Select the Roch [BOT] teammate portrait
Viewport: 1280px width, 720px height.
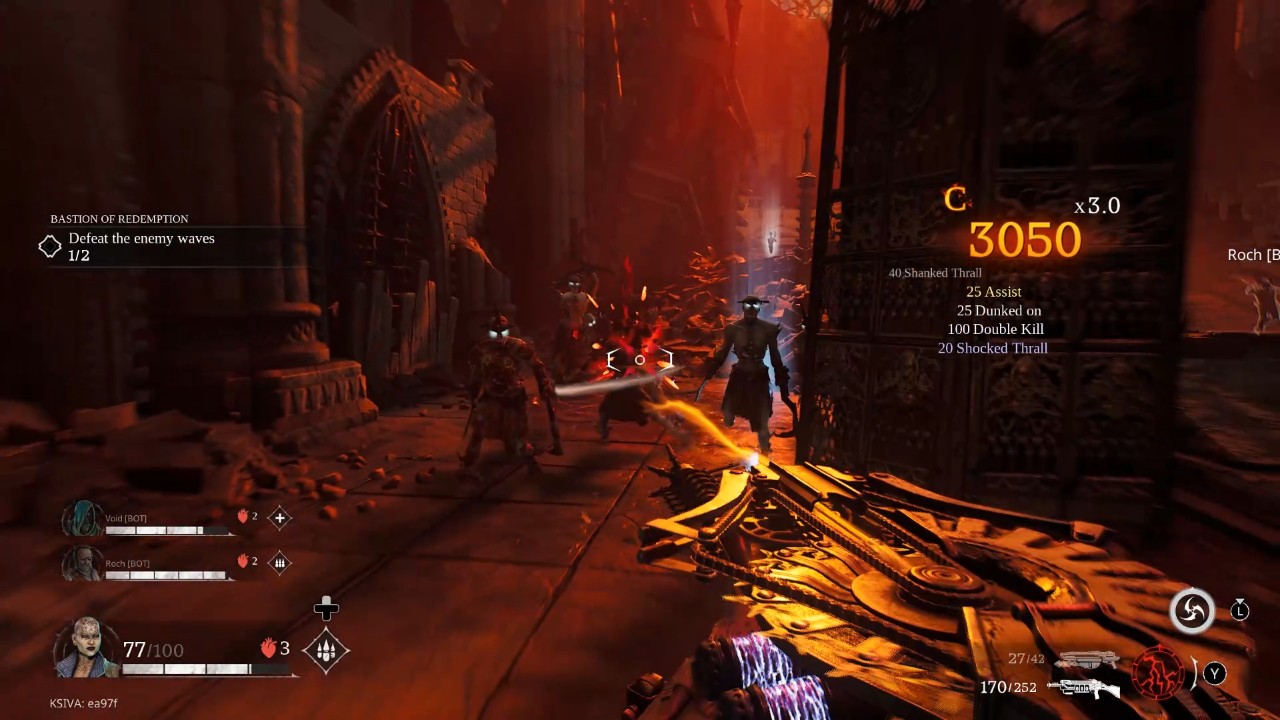(82, 563)
